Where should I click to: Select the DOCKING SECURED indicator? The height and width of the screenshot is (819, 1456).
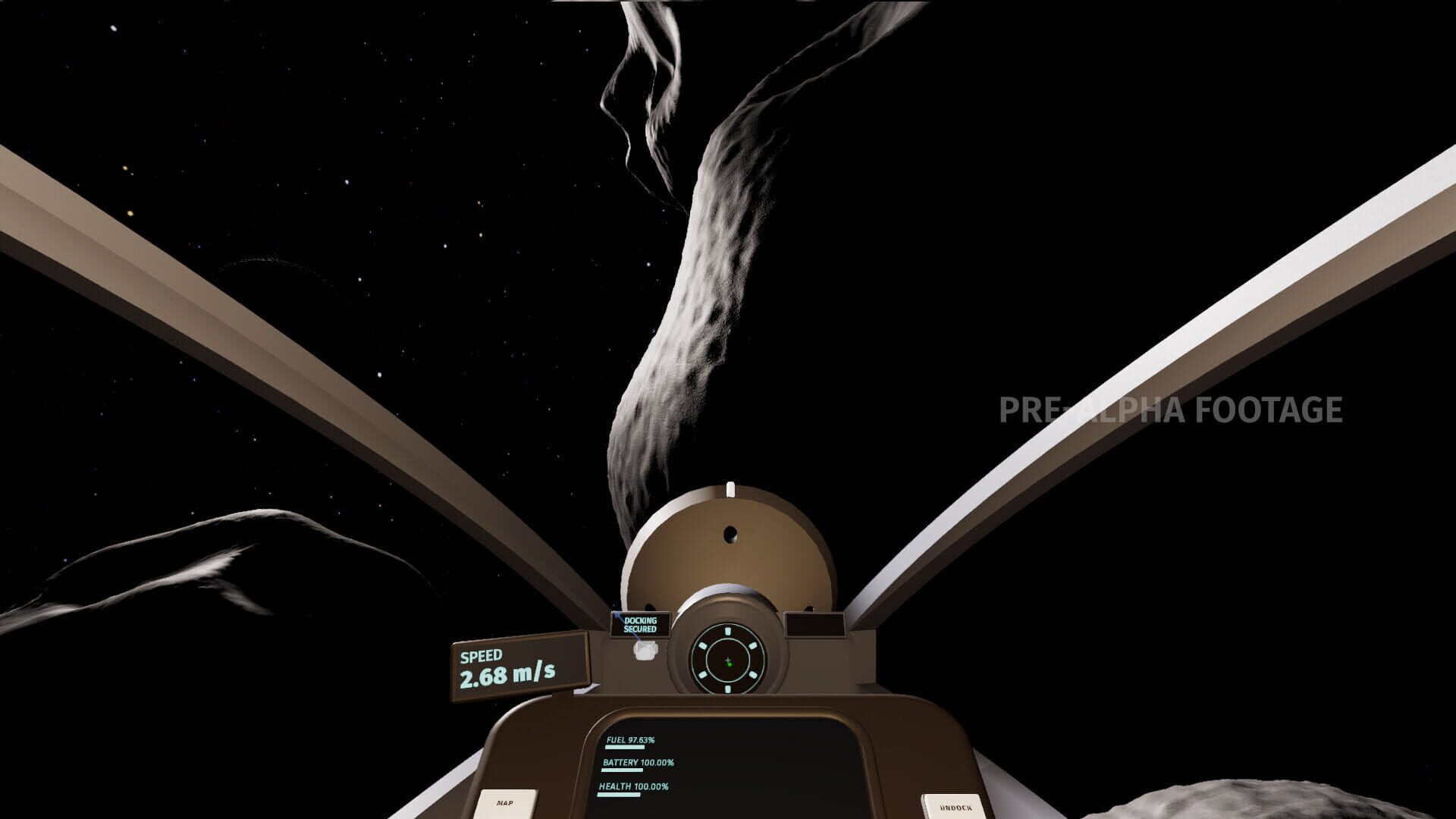(x=640, y=625)
